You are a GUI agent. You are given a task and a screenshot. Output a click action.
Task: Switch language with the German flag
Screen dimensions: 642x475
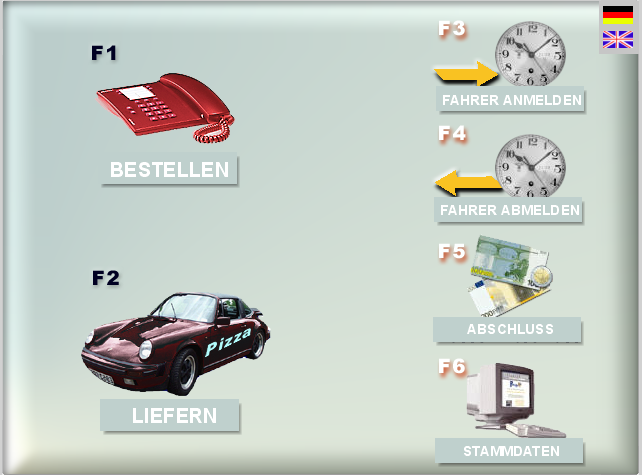[618, 14]
